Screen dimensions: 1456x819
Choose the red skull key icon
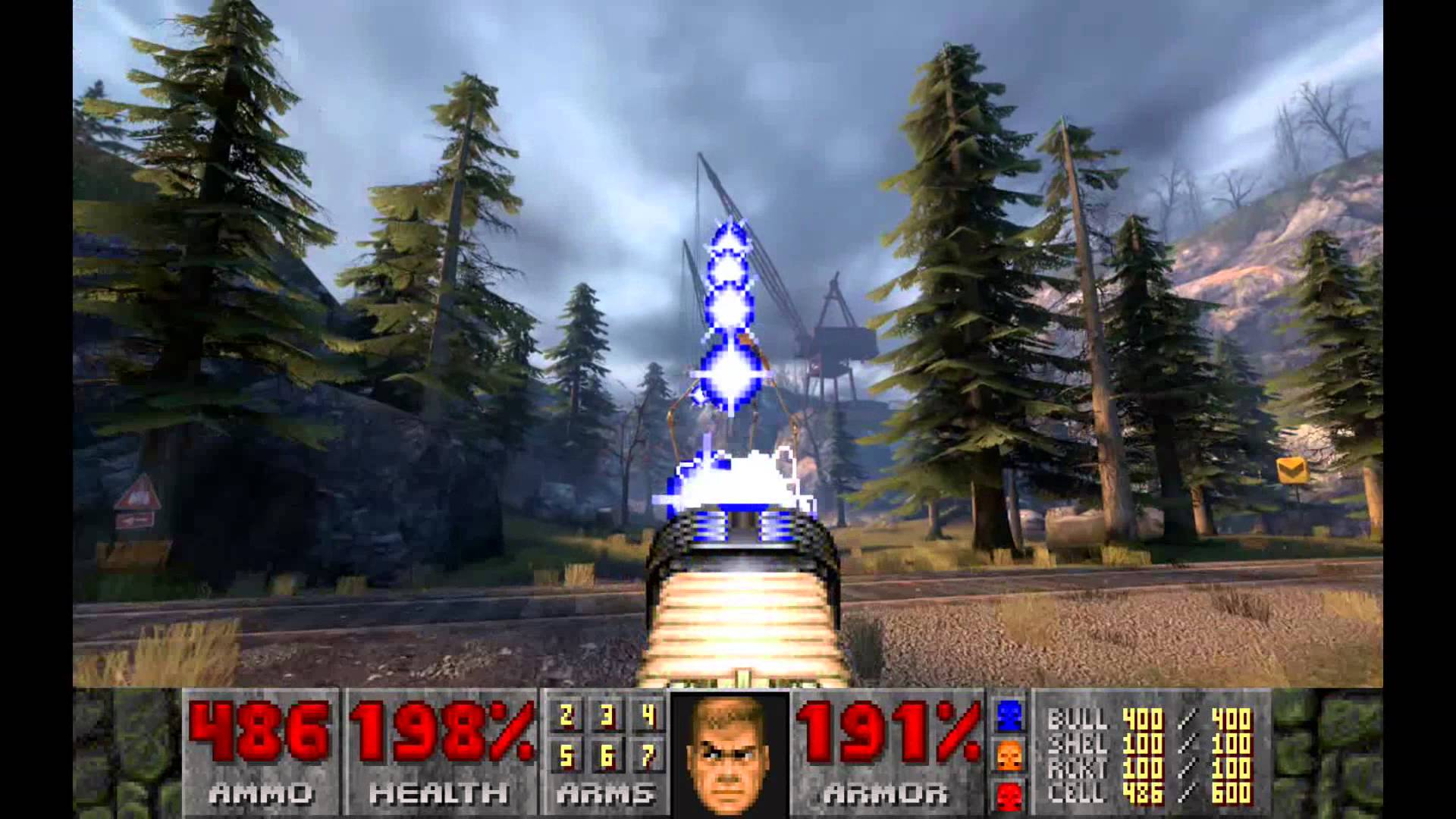click(x=1009, y=796)
